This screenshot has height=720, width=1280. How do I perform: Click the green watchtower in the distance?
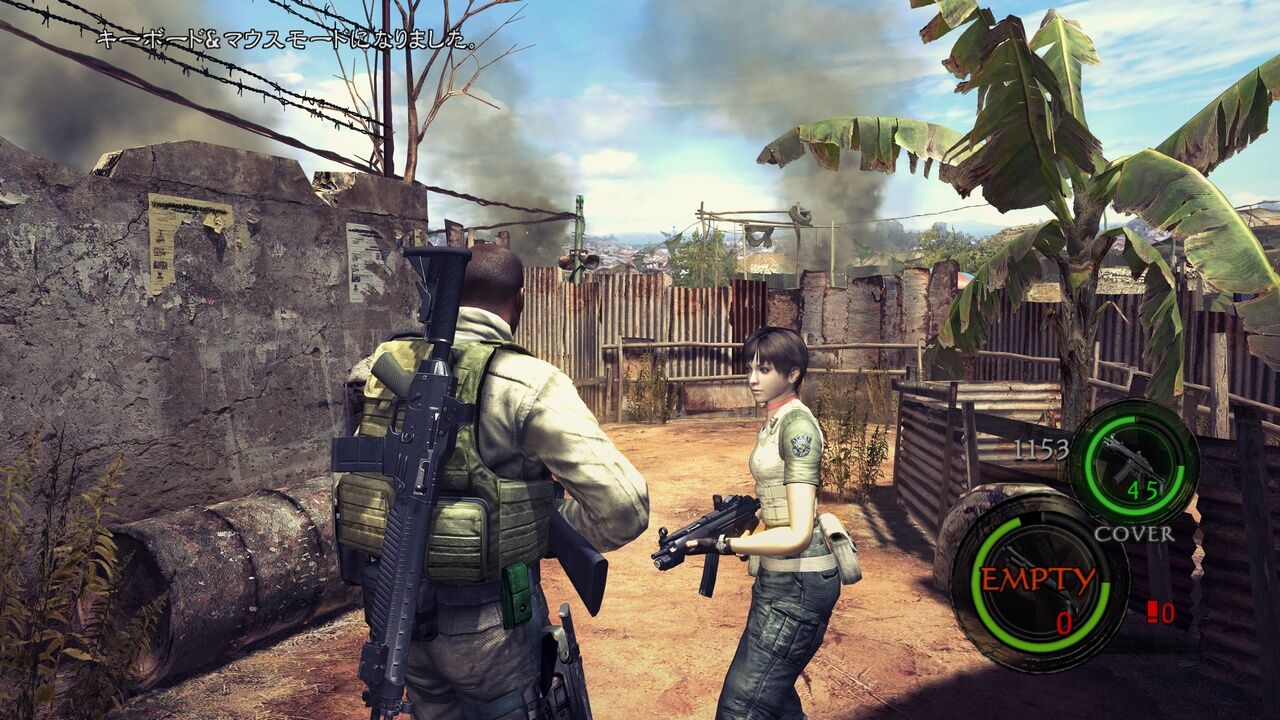click(577, 230)
